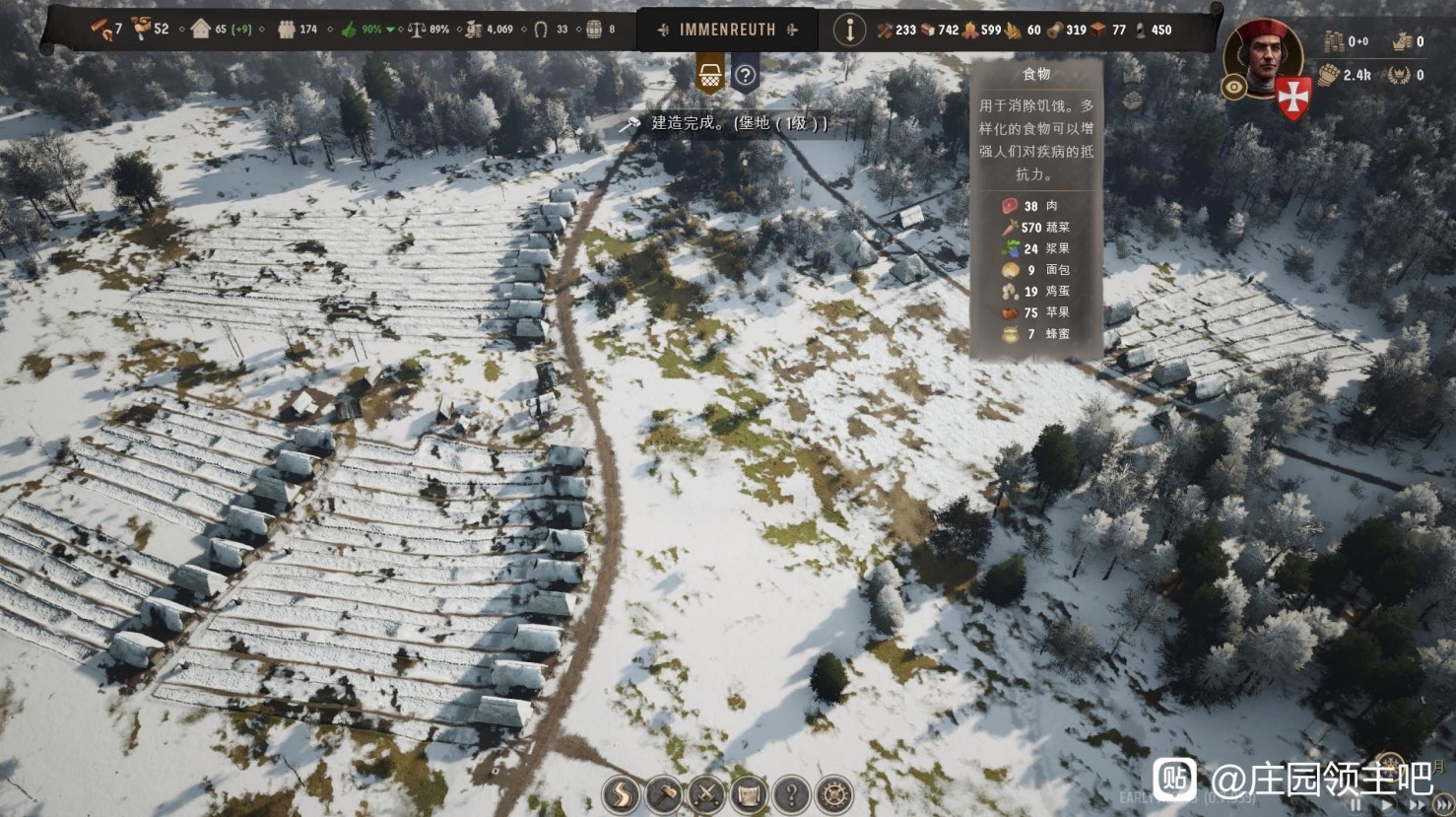Pause the game speed
The image size is (1456, 817).
pyautogui.click(x=1357, y=805)
